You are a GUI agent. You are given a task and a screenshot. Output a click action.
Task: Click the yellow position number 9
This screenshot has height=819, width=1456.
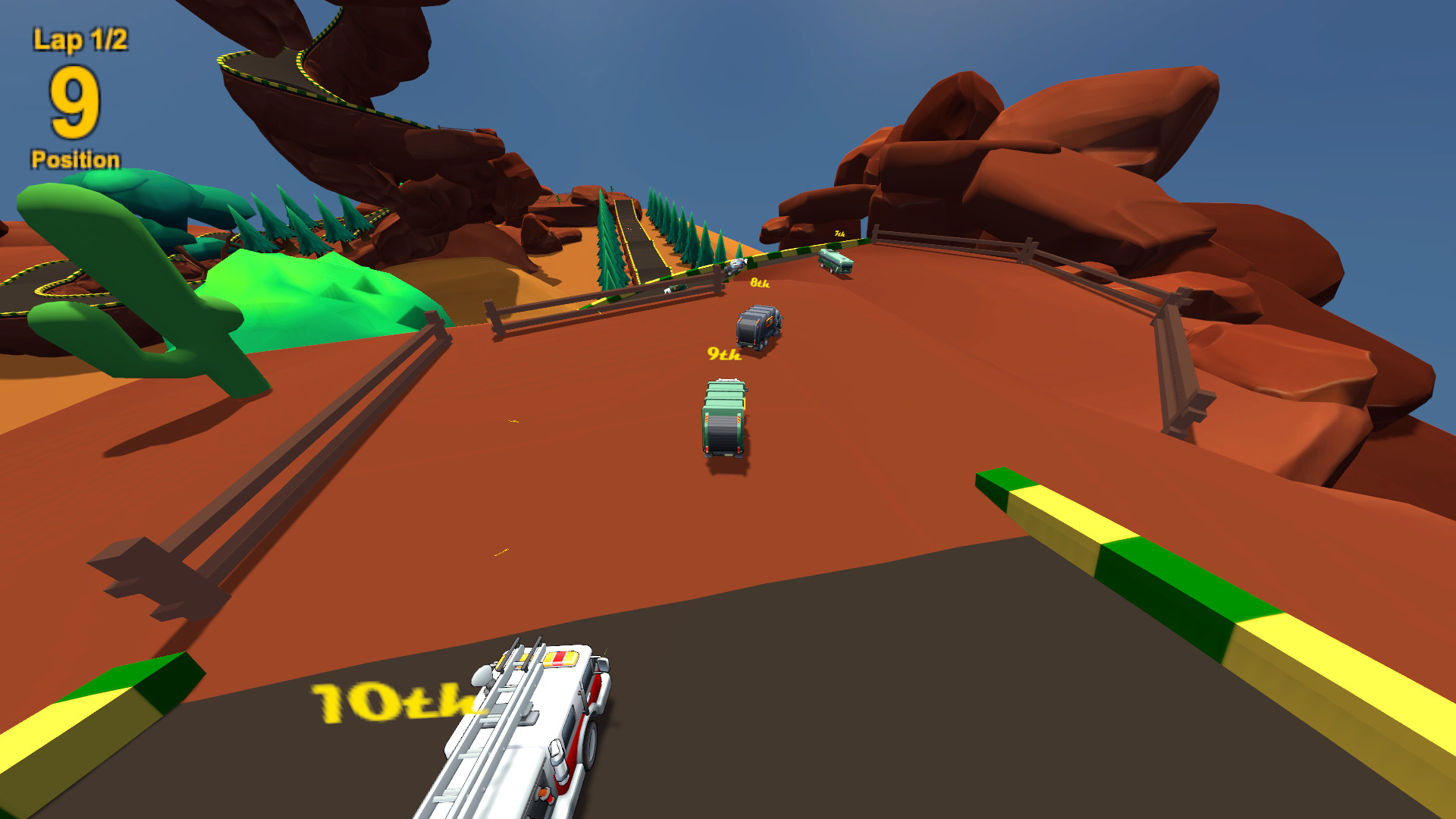(x=75, y=102)
